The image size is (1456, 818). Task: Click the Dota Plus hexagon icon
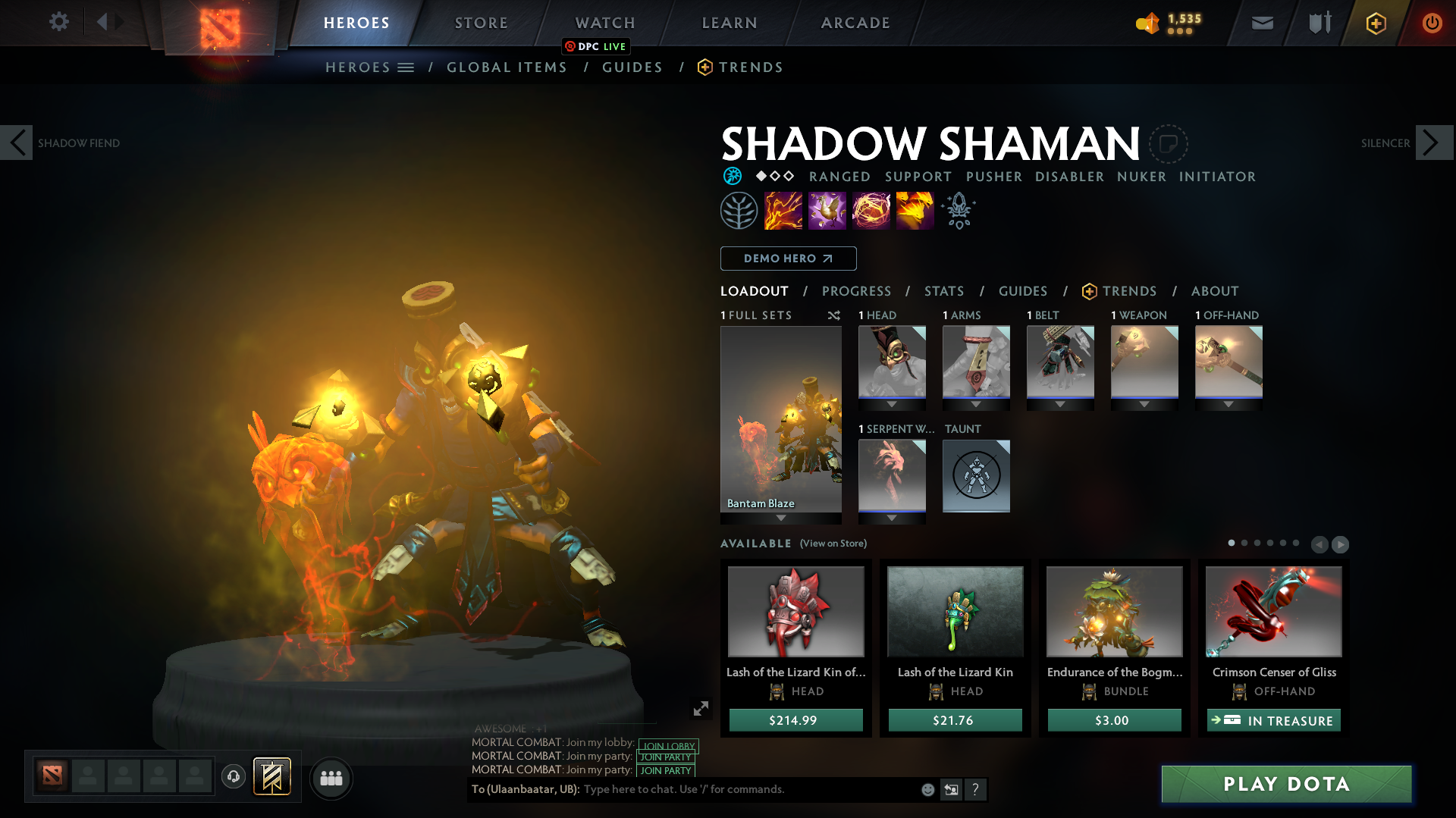tap(1376, 23)
